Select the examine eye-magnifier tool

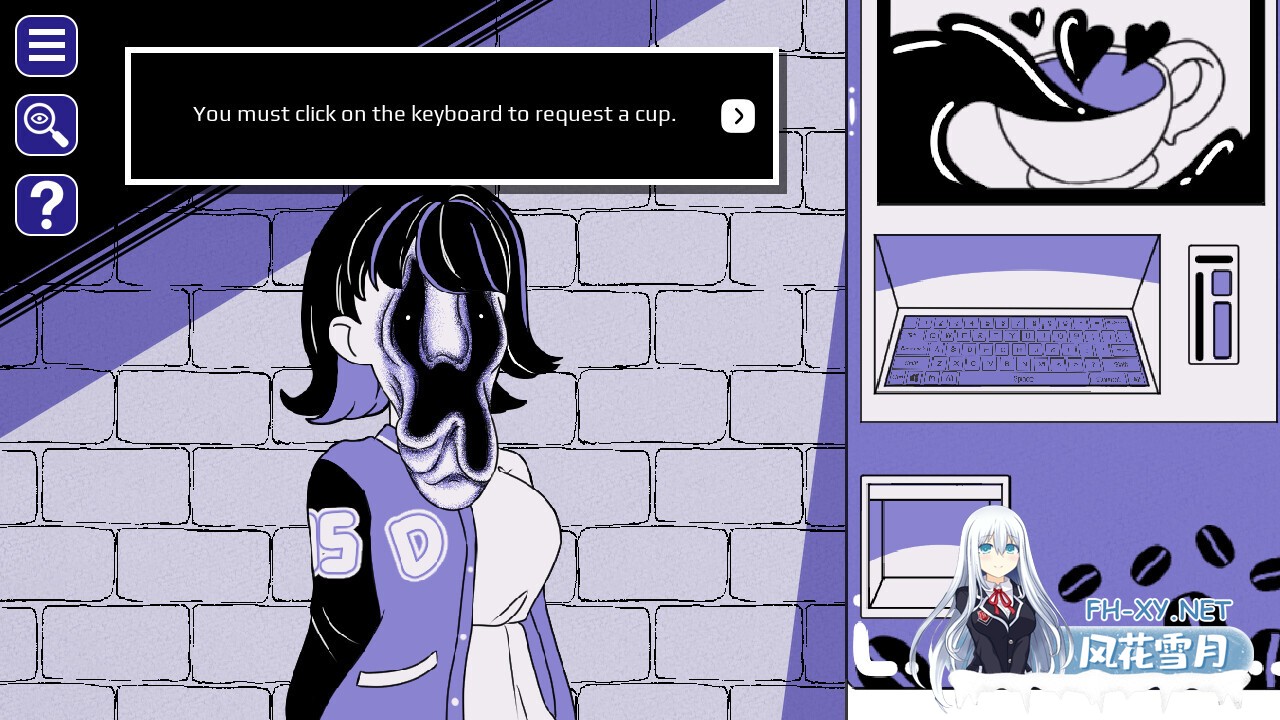tap(45, 125)
